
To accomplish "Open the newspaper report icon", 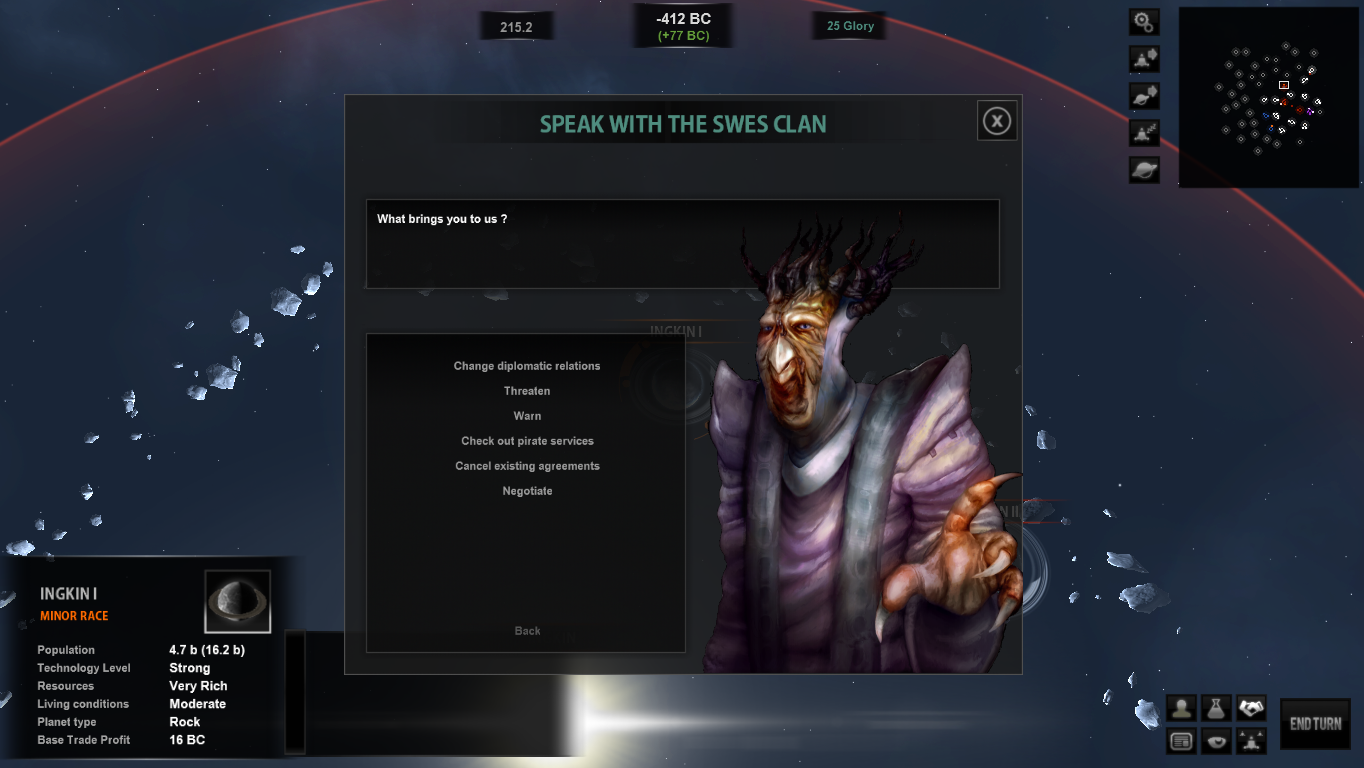I will (x=1182, y=741).
